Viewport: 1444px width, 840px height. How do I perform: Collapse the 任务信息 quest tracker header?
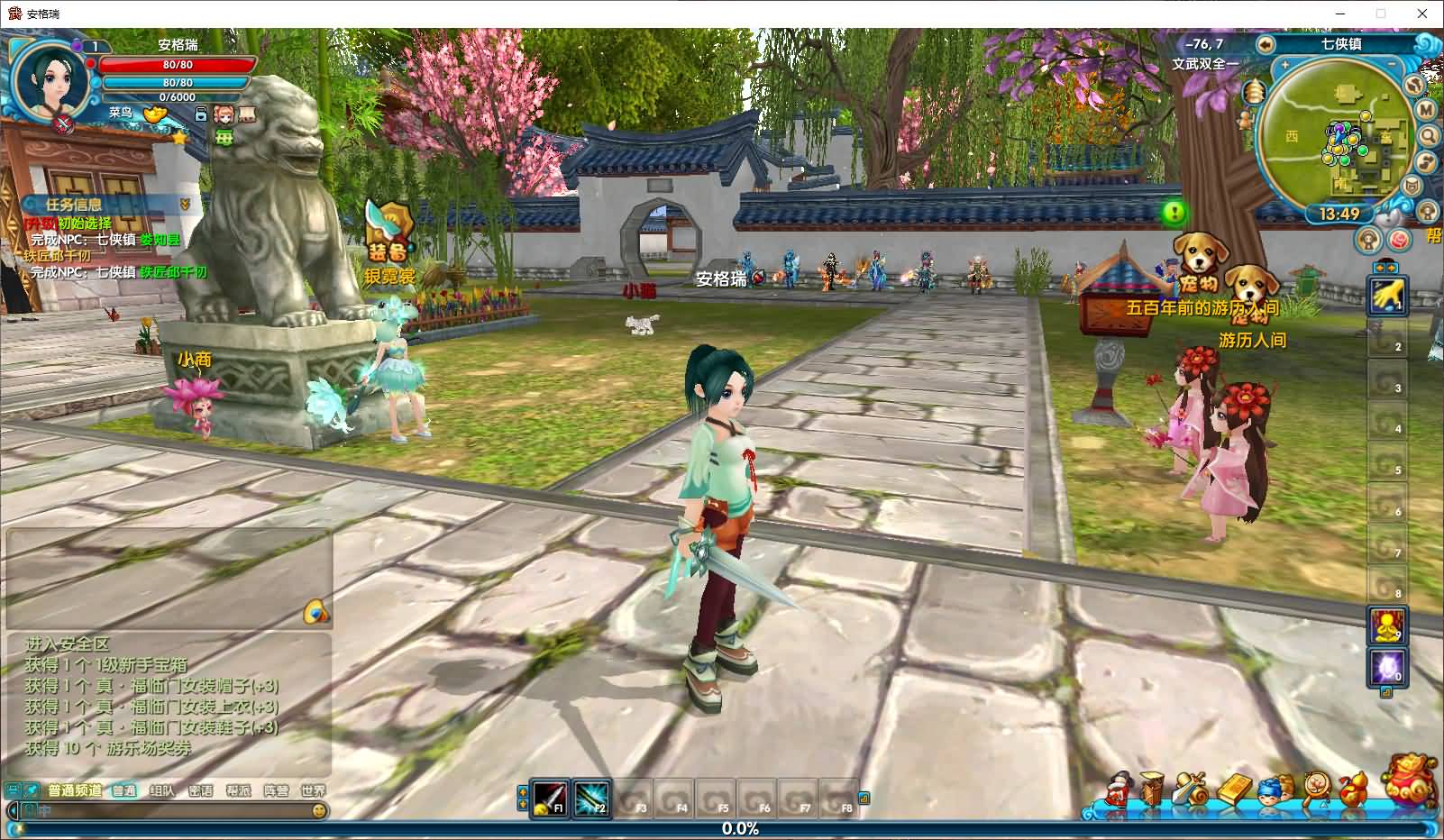[185, 205]
